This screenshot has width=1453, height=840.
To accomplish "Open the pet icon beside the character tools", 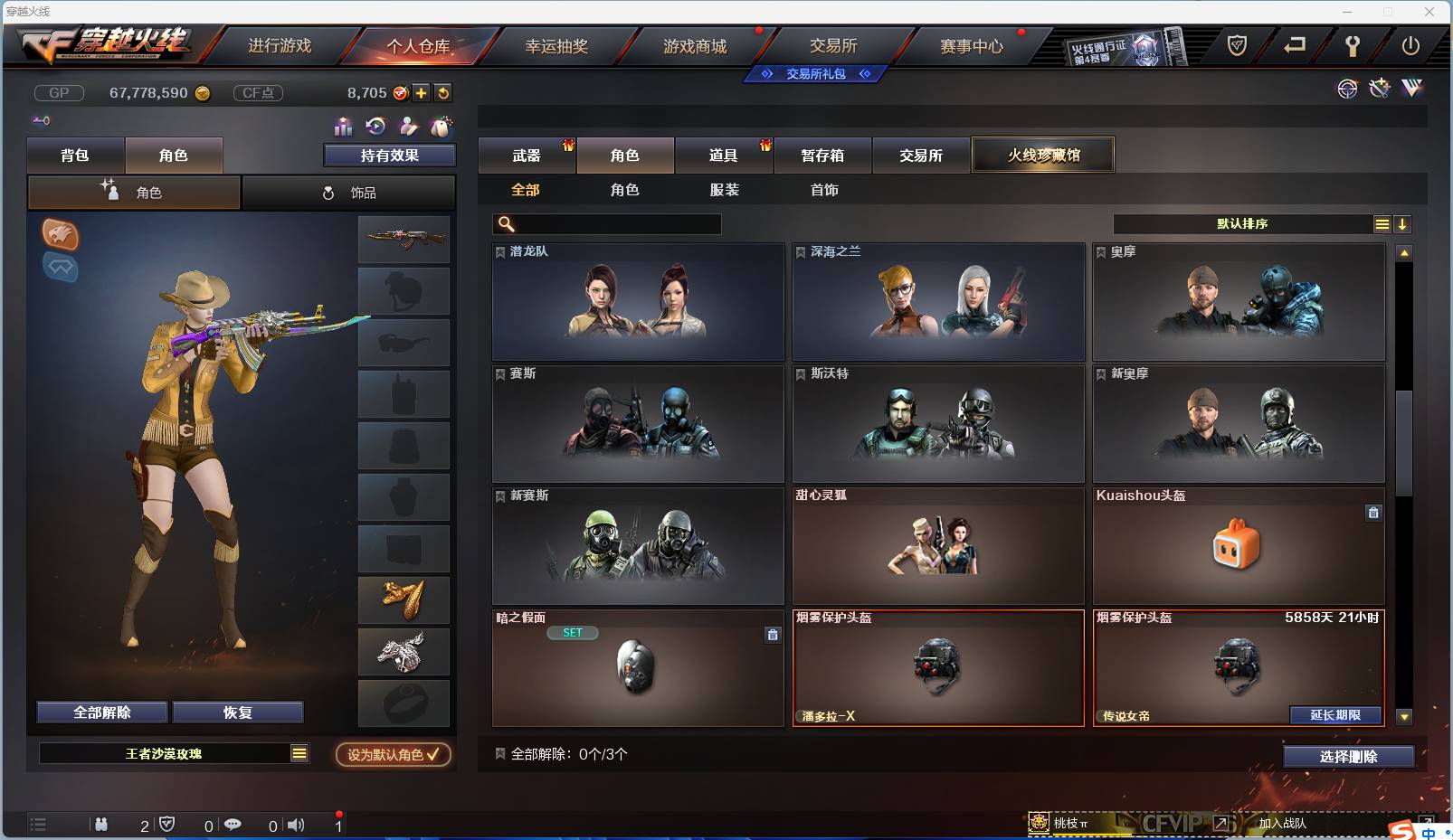I will tap(441, 127).
